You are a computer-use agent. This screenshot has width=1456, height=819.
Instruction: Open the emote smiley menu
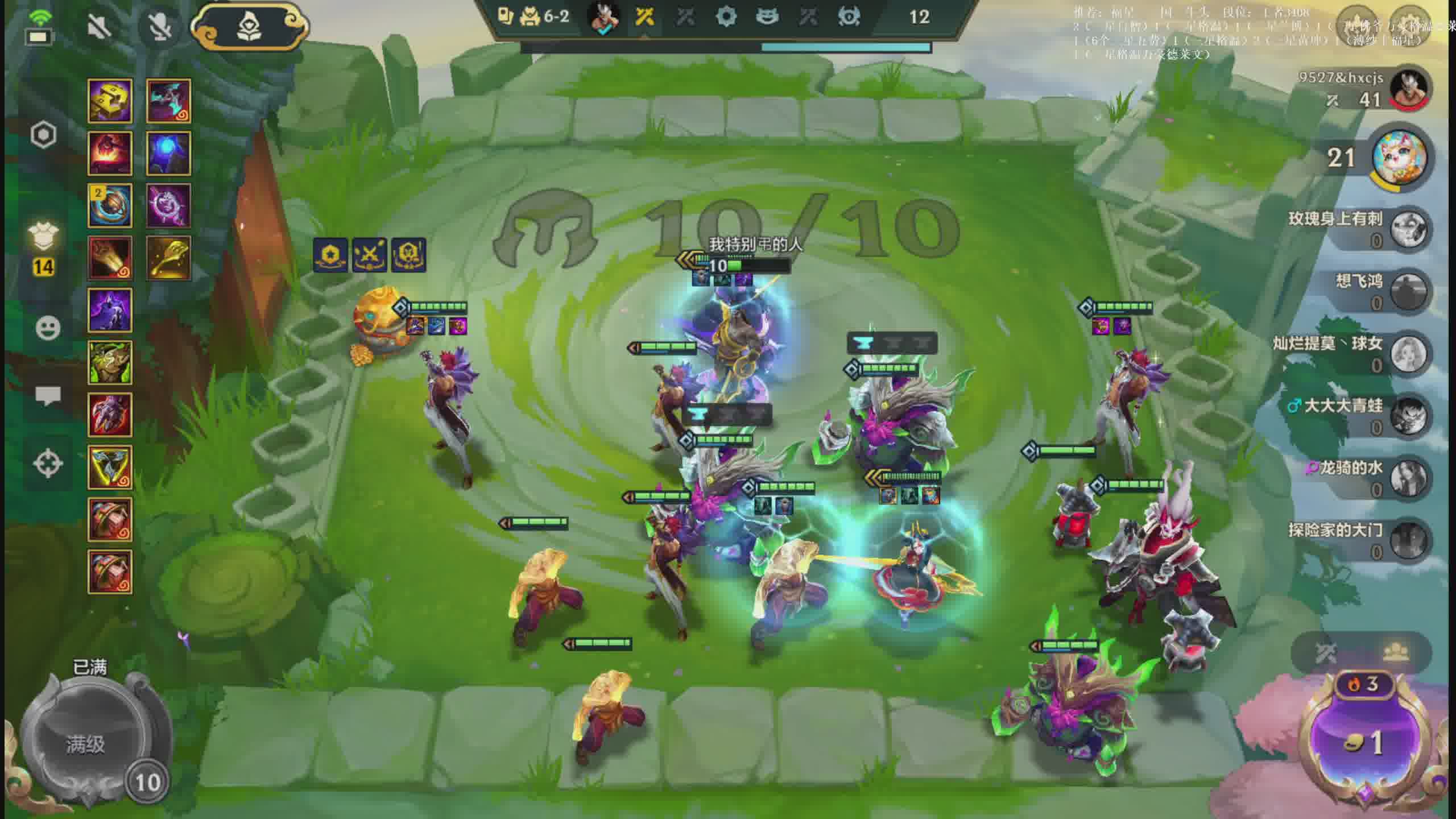tap(48, 328)
